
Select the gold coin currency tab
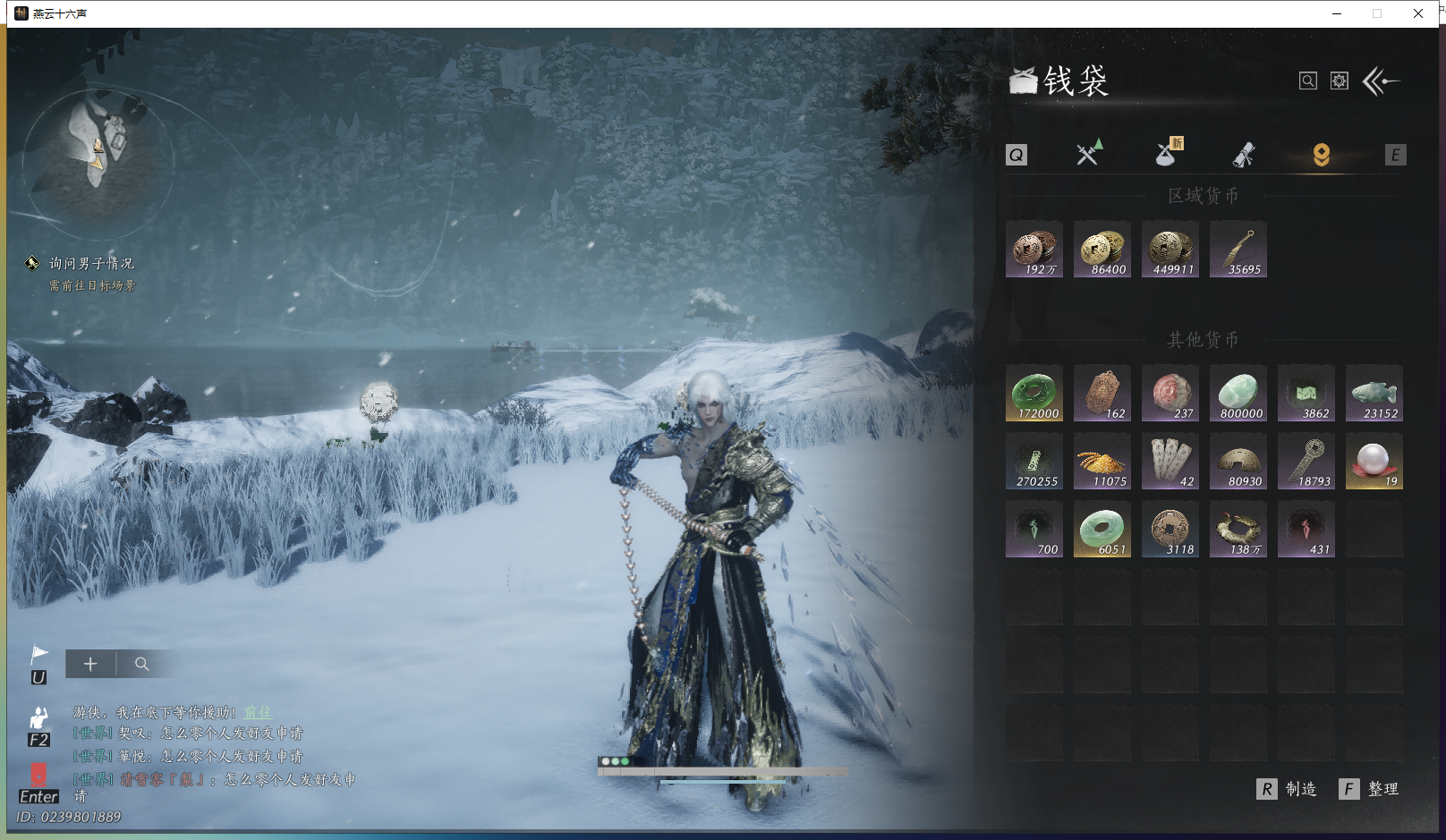coord(1321,155)
